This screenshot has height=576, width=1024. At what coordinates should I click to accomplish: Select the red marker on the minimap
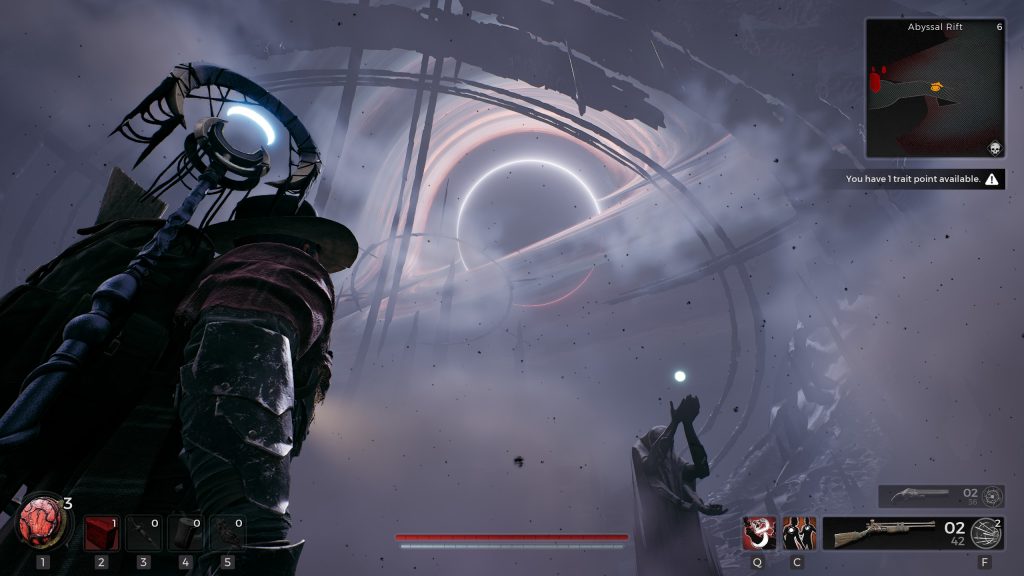(x=877, y=76)
